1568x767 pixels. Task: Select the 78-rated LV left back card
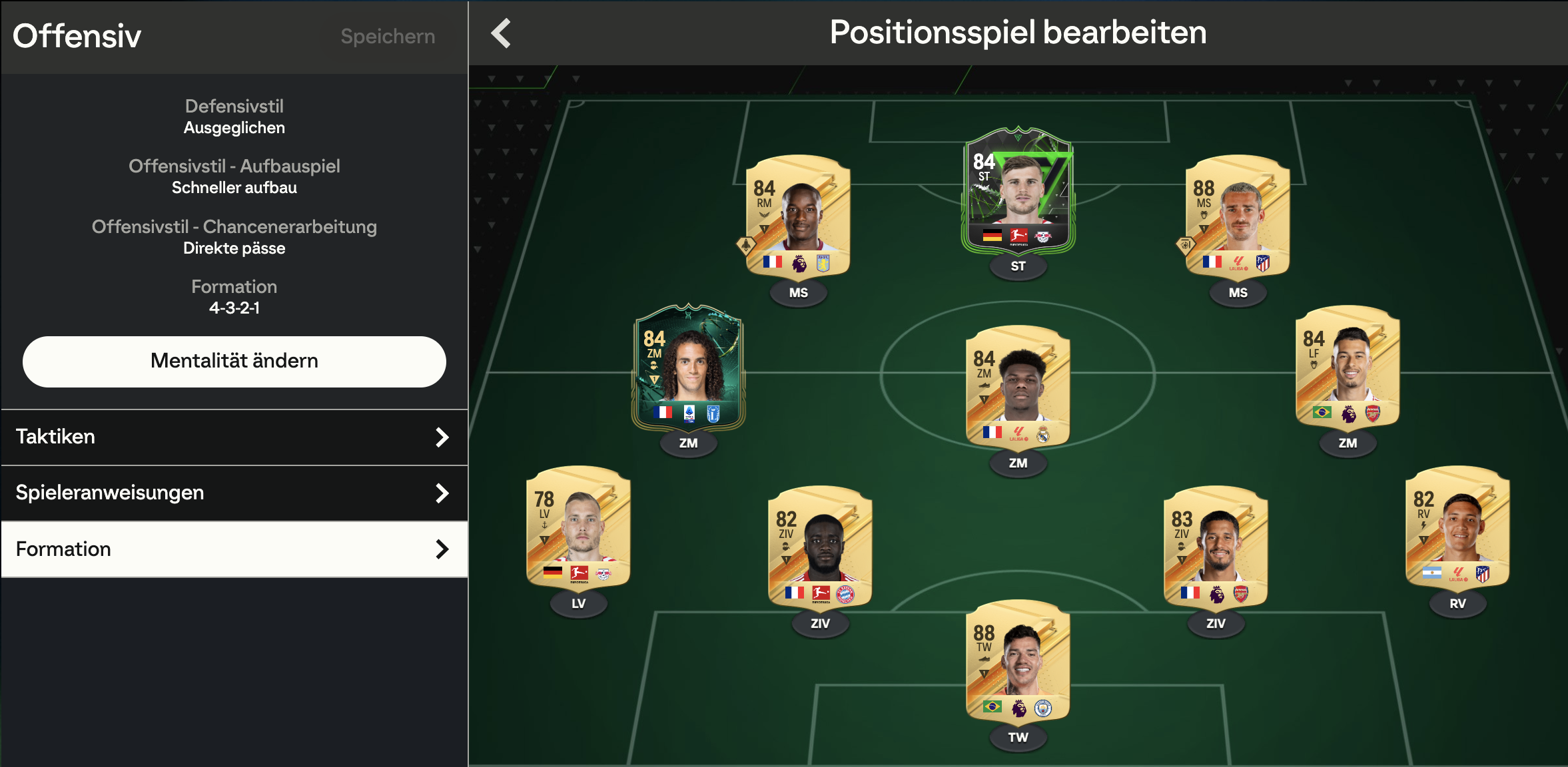(x=578, y=527)
